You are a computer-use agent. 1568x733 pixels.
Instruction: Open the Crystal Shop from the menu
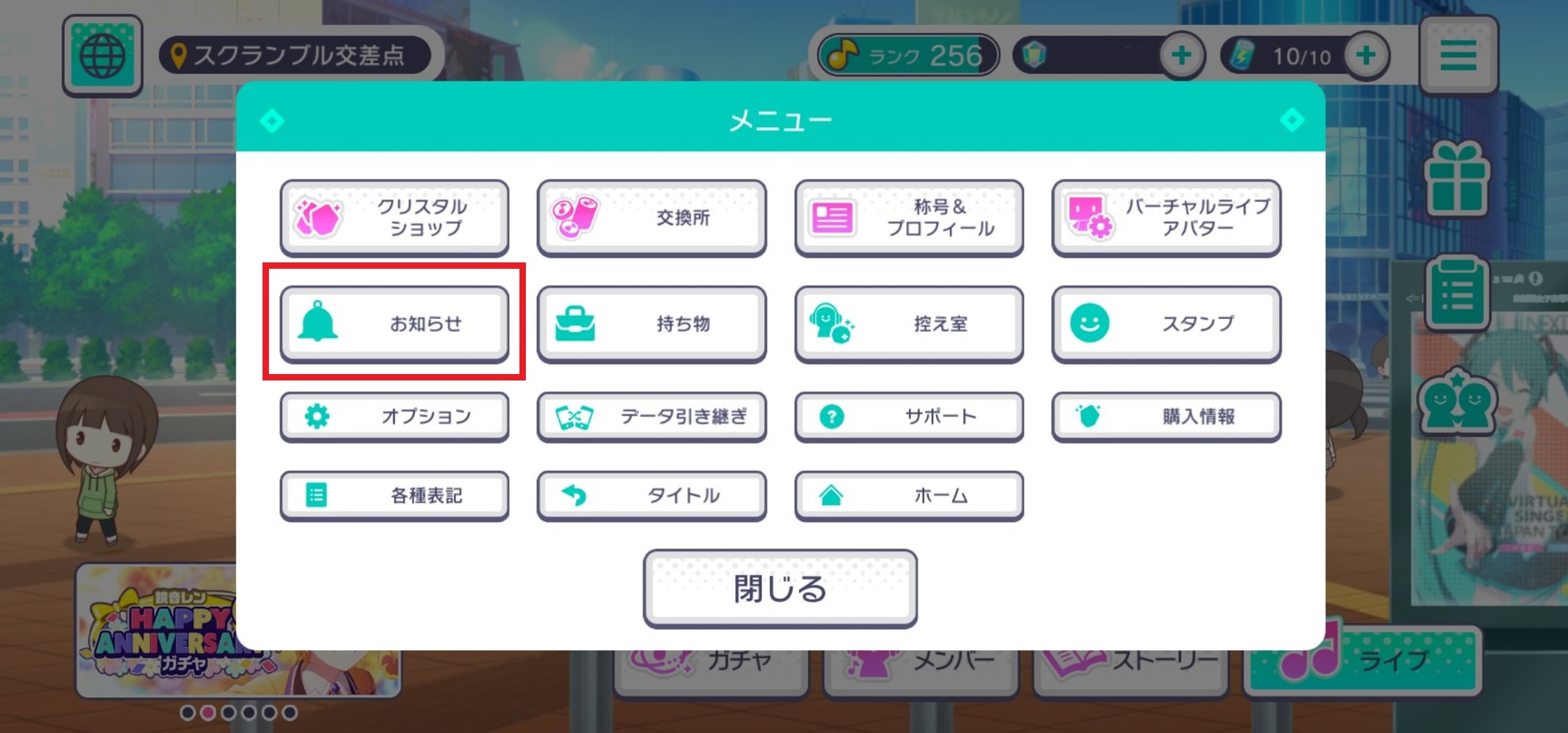coord(395,217)
